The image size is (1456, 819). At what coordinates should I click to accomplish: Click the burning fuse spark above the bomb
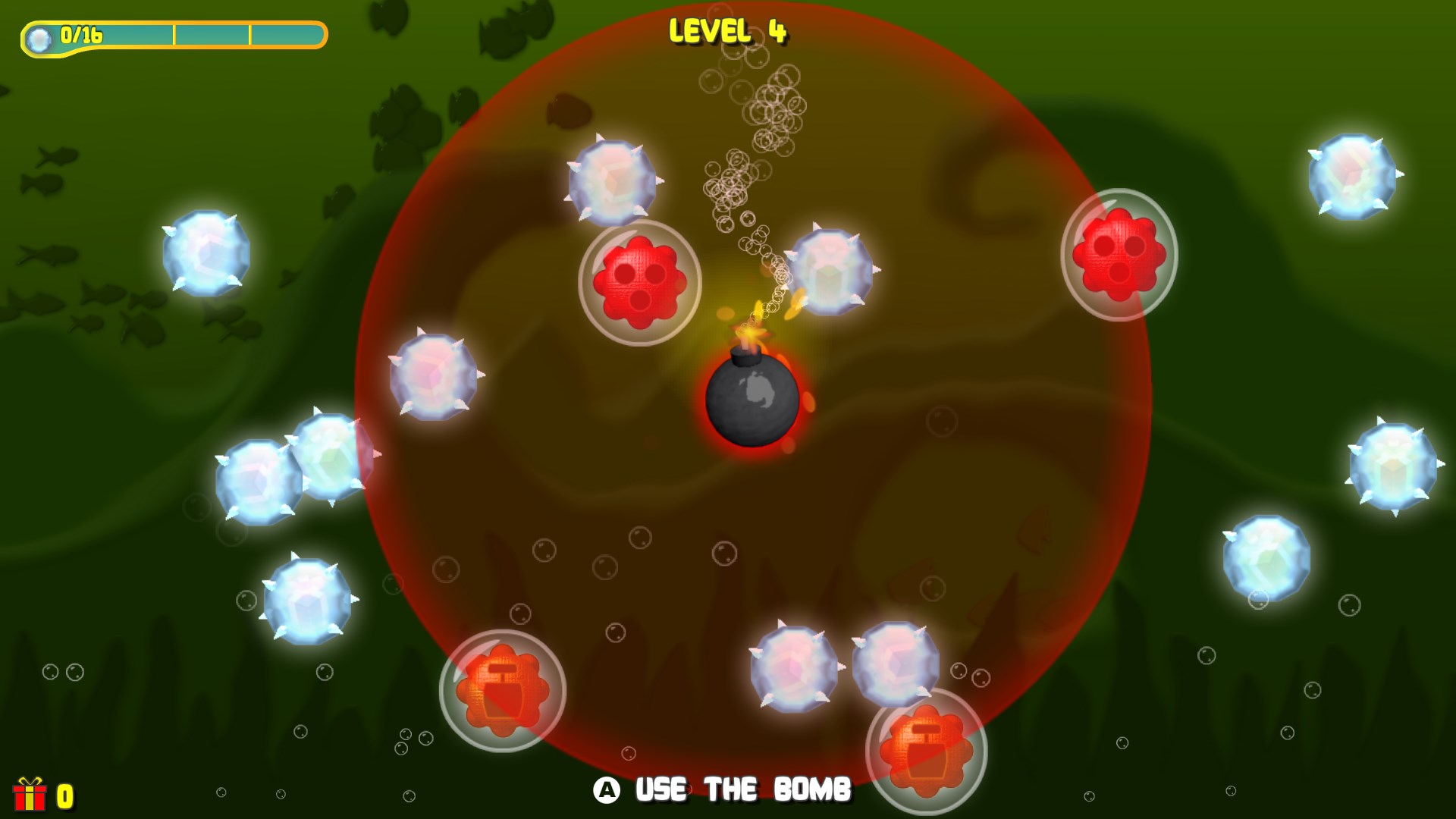point(755,334)
